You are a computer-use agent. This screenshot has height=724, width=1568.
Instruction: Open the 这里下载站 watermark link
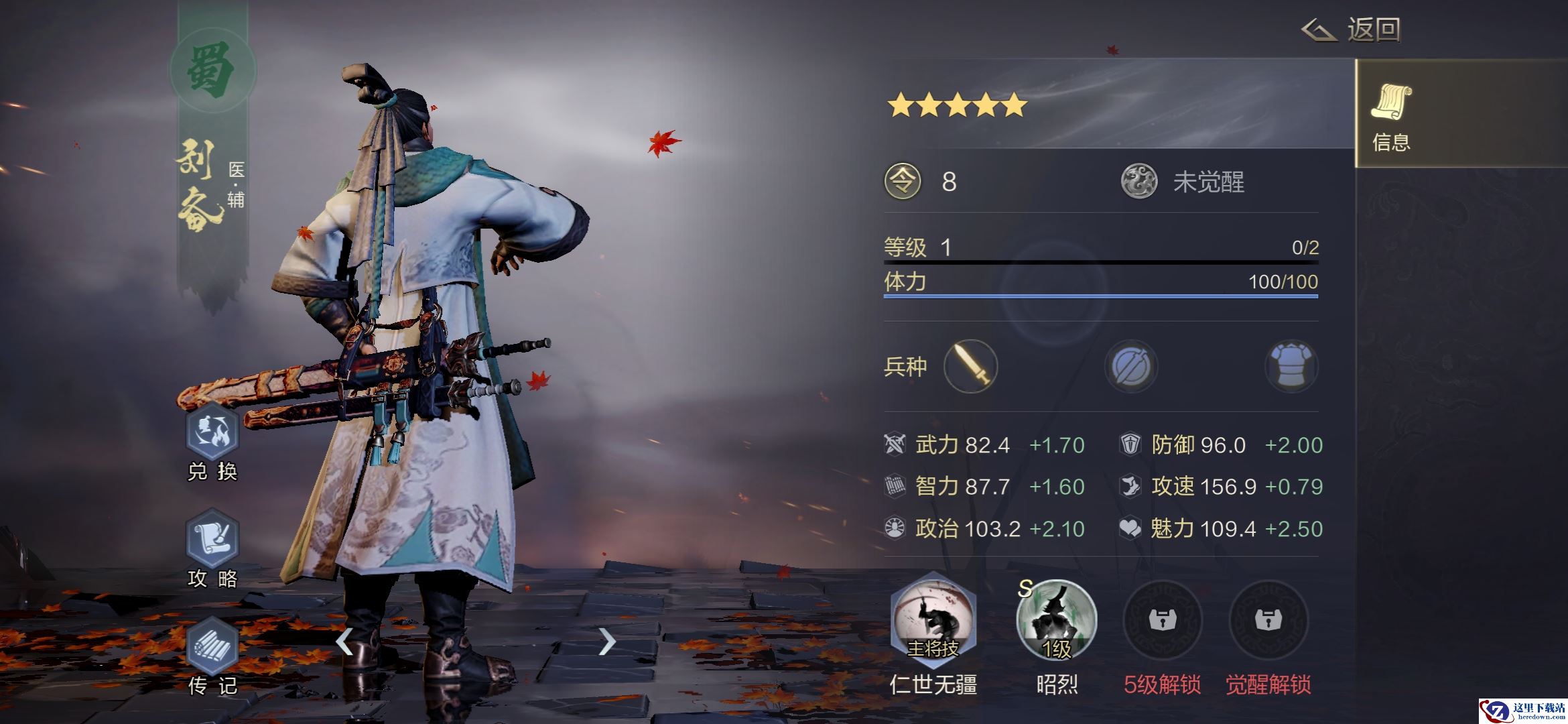[1522, 711]
